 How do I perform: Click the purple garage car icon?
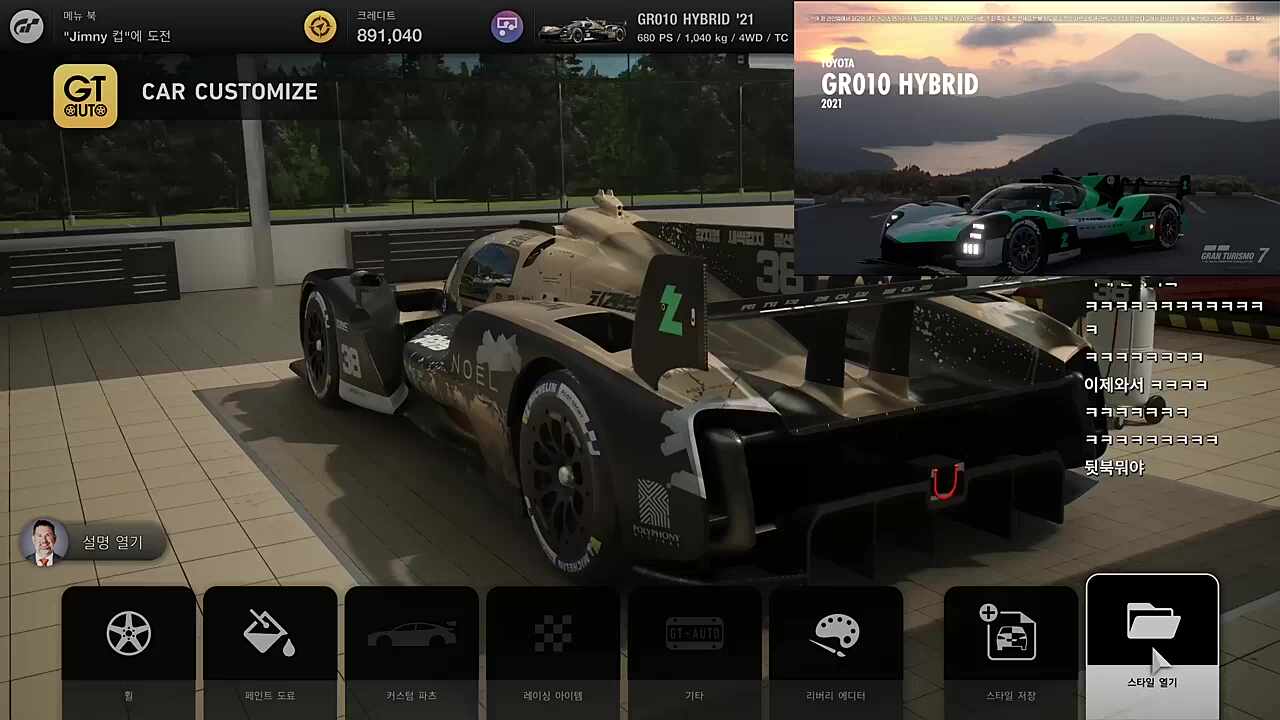pyautogui.click(x=507, y=27)
